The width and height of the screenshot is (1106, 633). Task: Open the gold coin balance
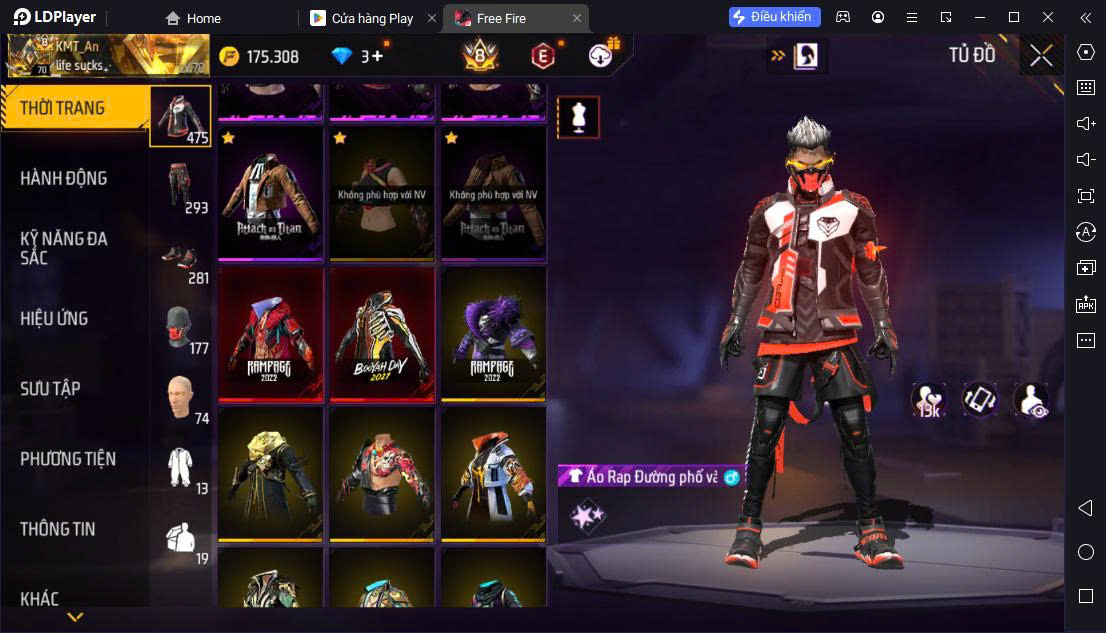click(x=259, y=56)
